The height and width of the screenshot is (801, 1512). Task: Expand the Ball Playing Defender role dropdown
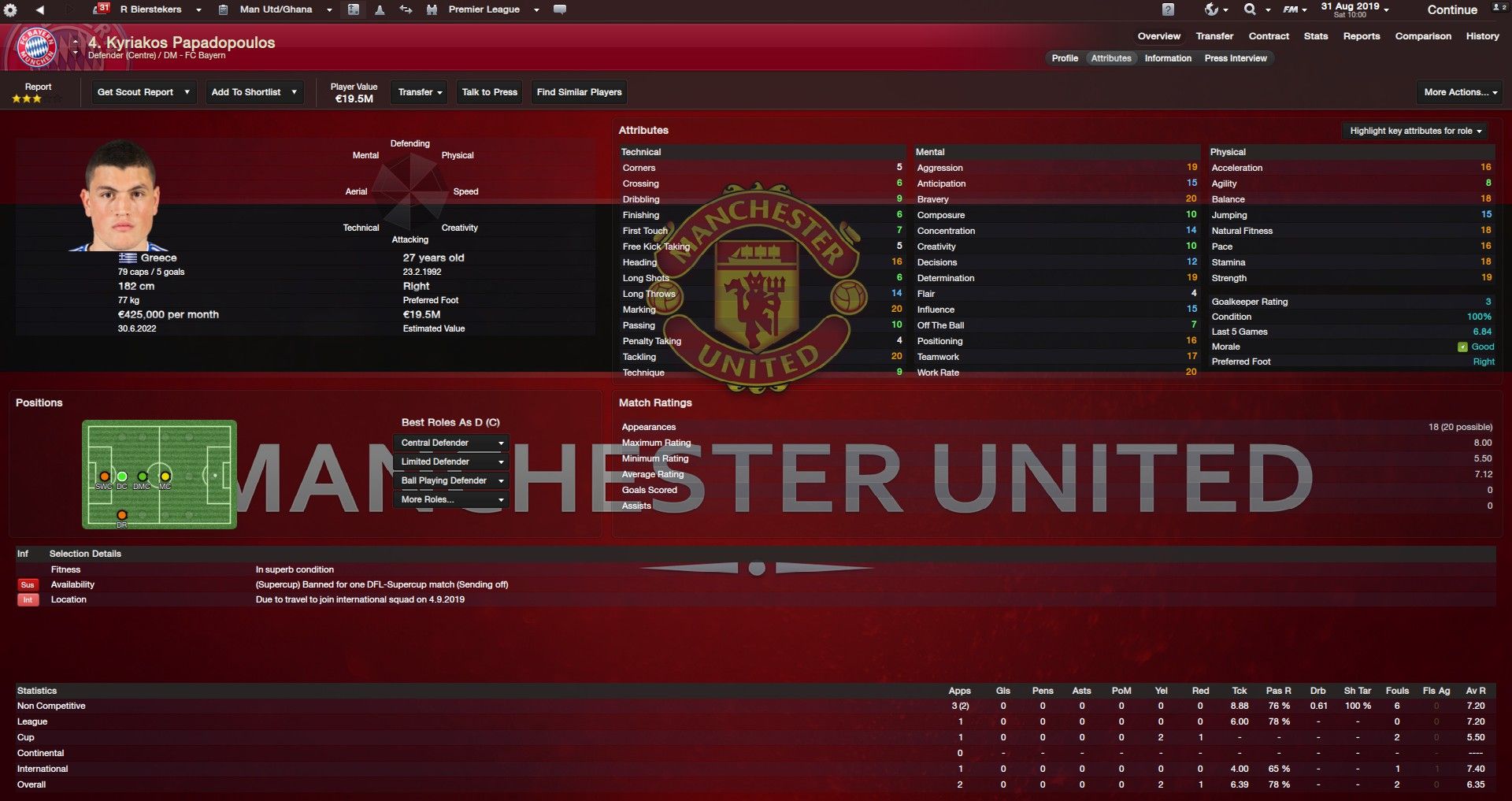click(x=451, y=480)
